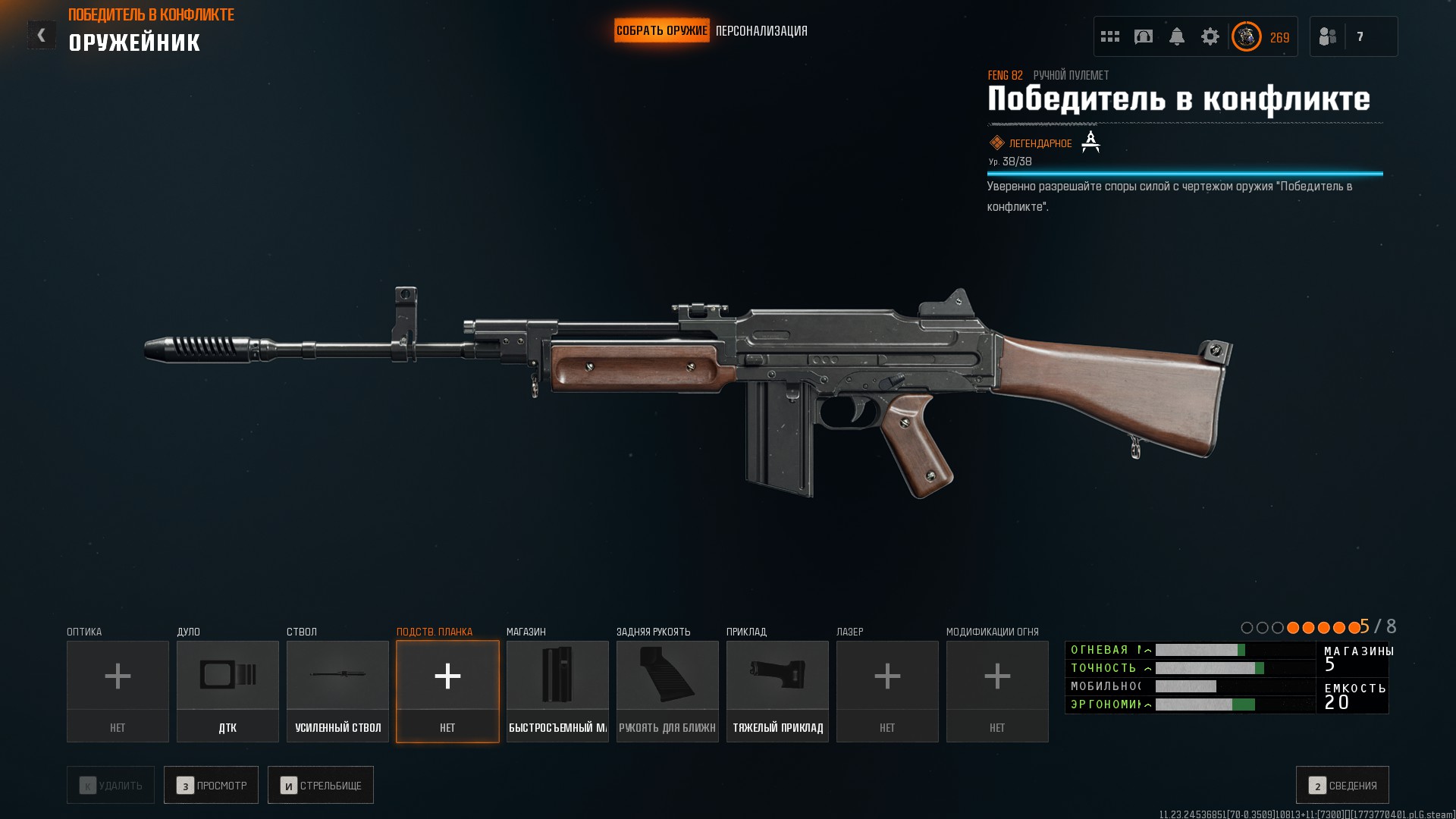Choose the Тяжелый приклад stock slot
This screenshot has width=1456, height=819.
777,691
